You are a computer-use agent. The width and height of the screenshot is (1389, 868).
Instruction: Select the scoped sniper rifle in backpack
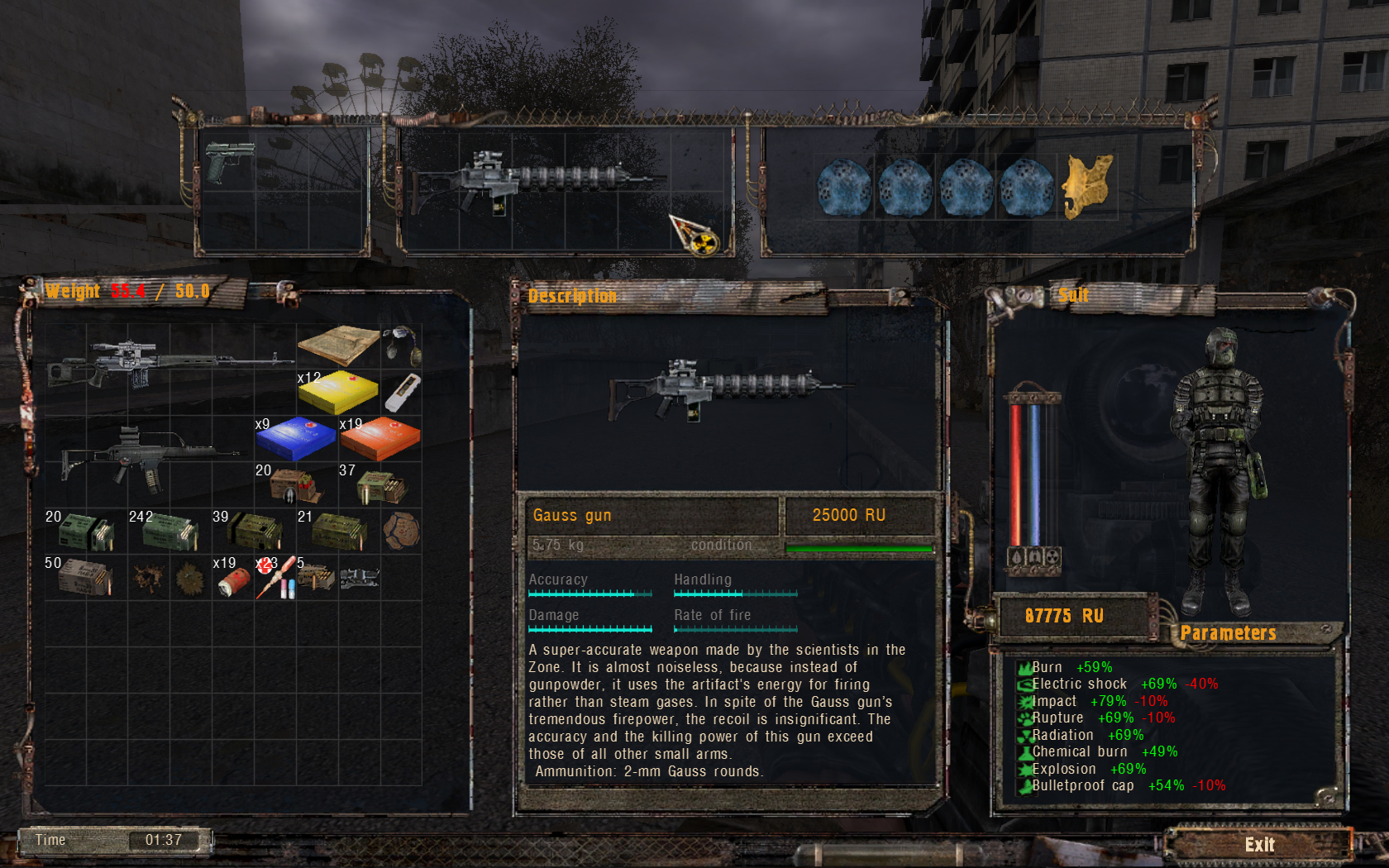coord(169,365)
